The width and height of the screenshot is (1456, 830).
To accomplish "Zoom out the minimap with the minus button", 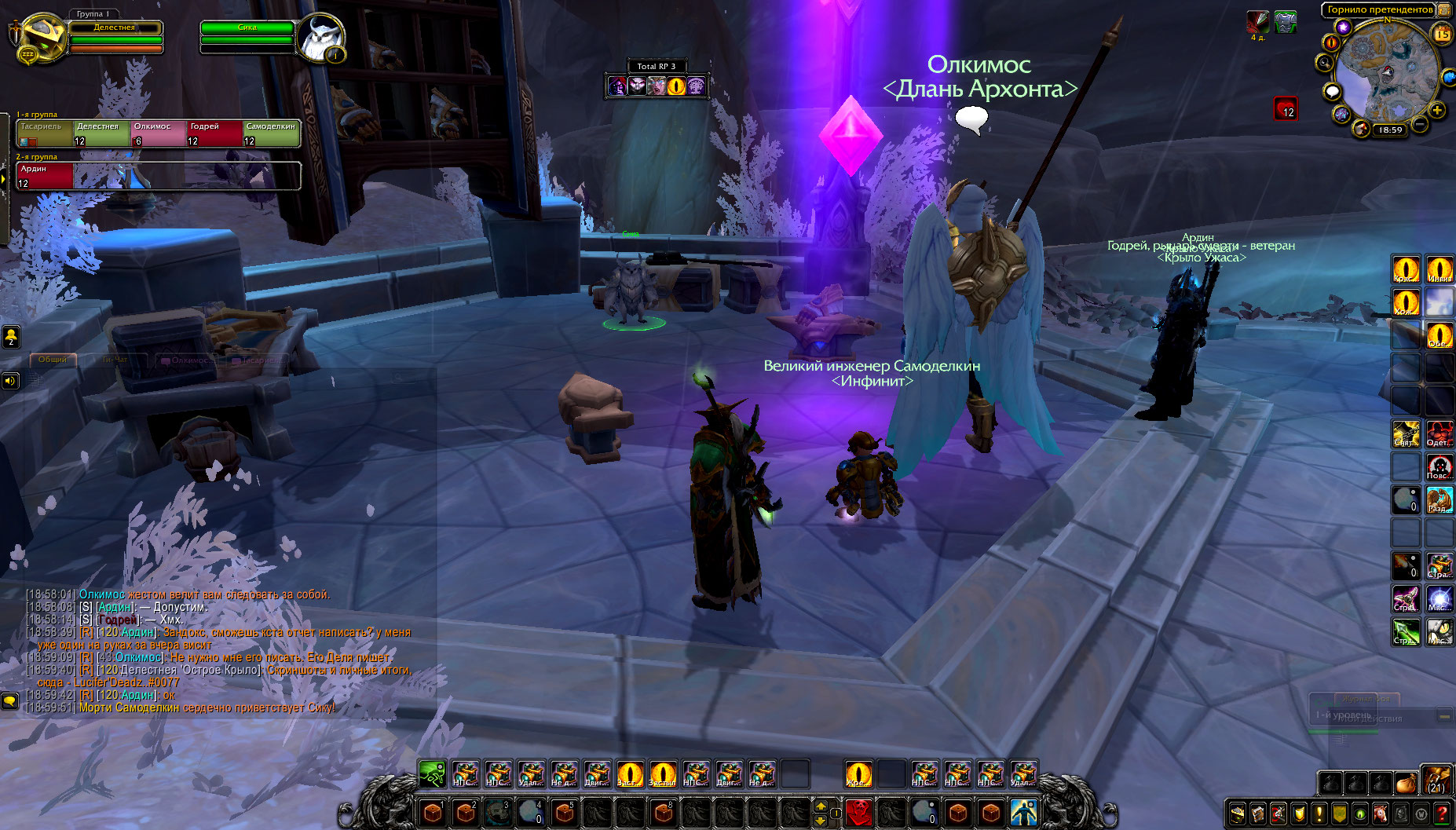I will coord(1421,125).
